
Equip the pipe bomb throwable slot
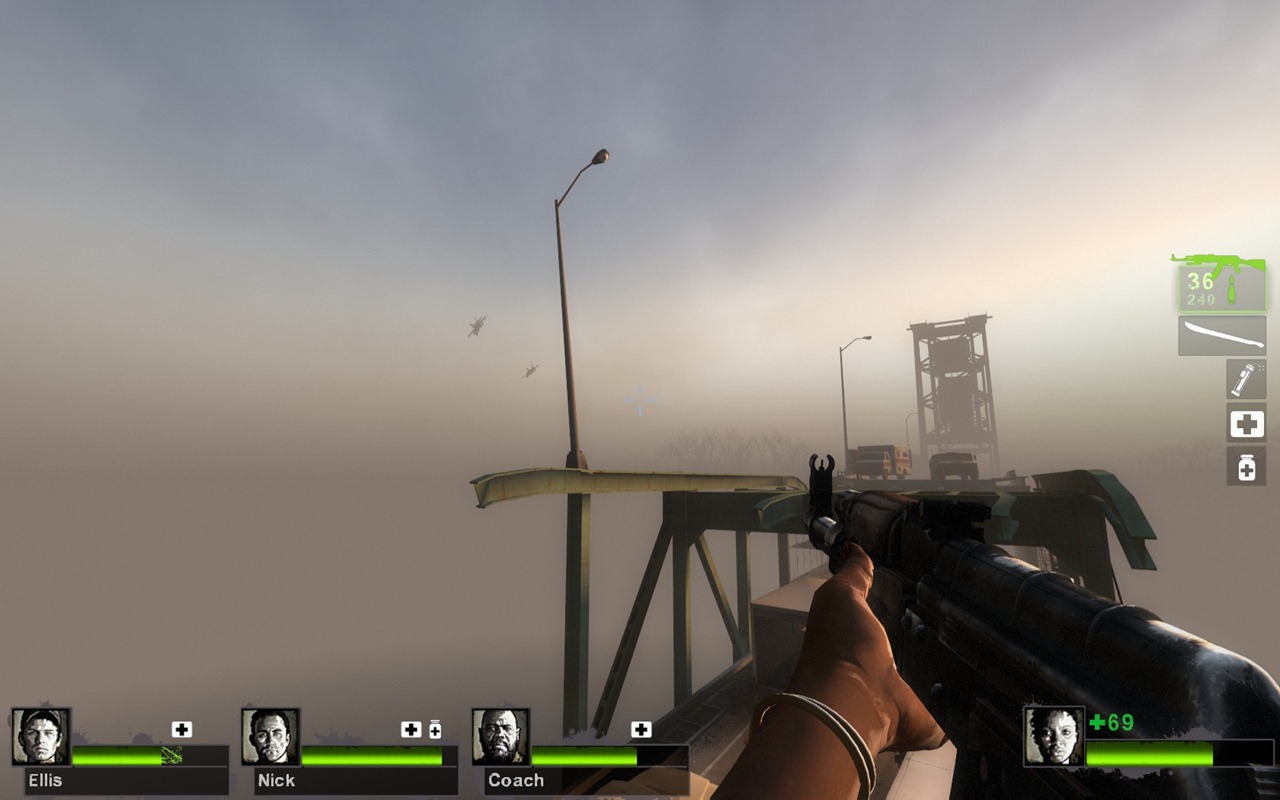pos(1246,379)
